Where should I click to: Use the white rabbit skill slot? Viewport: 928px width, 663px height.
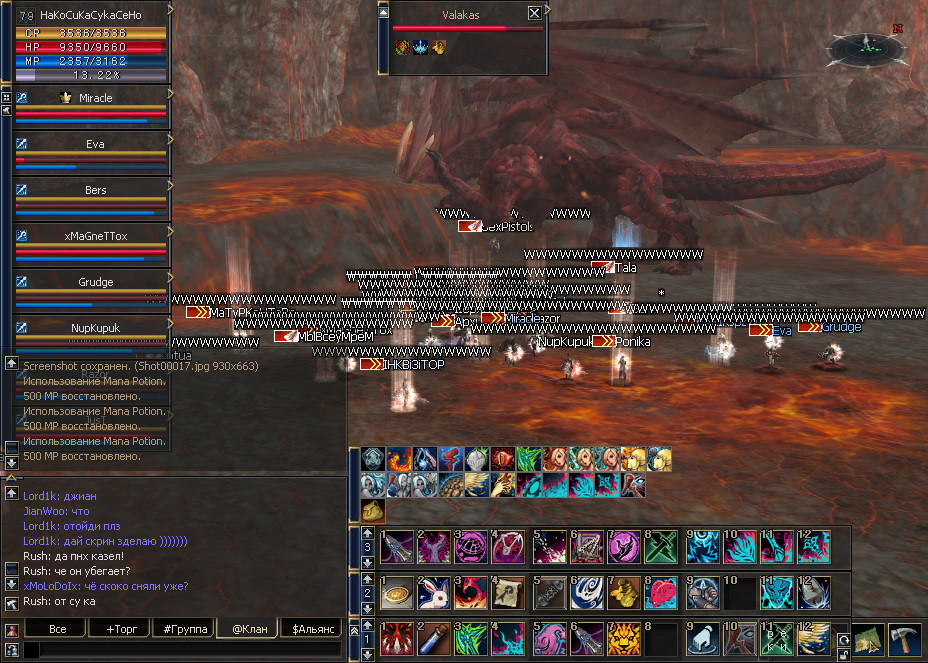pyautogui.click(x=434, y=591)
